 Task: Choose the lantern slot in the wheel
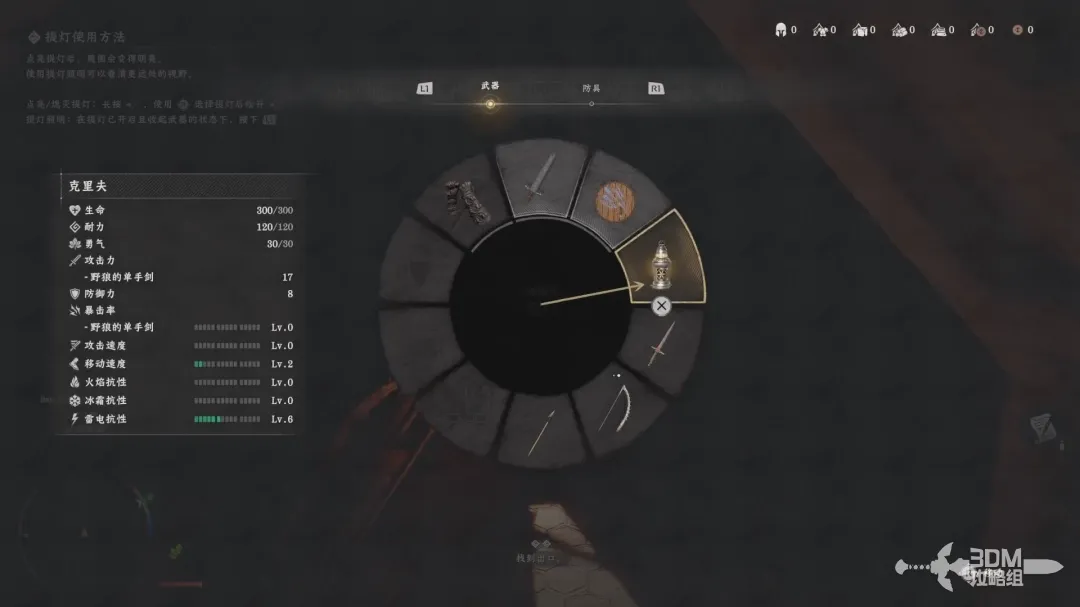pyautogui.click(x=660, y=261)
